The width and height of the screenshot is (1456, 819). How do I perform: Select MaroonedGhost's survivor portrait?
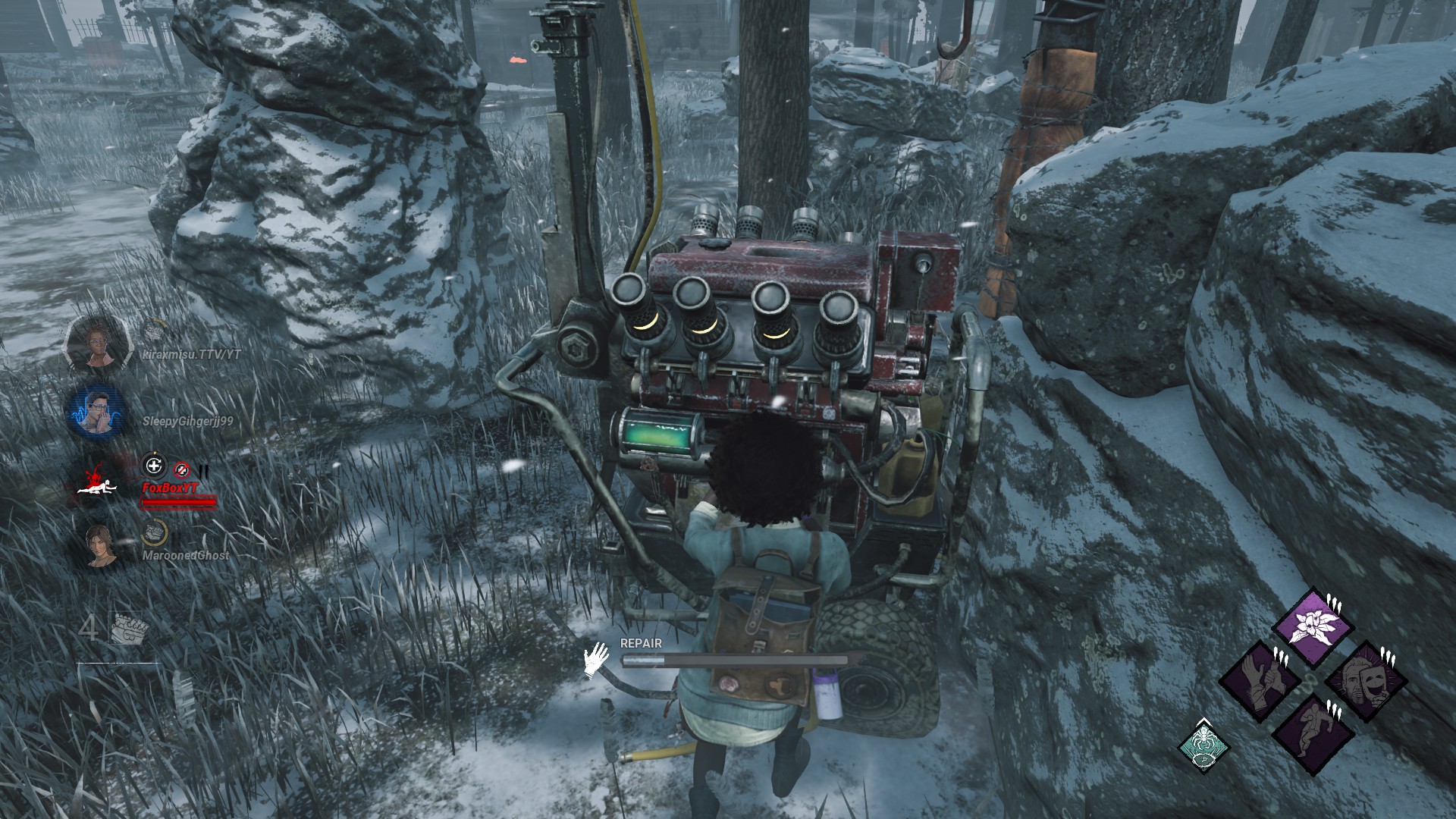point(100,545)
